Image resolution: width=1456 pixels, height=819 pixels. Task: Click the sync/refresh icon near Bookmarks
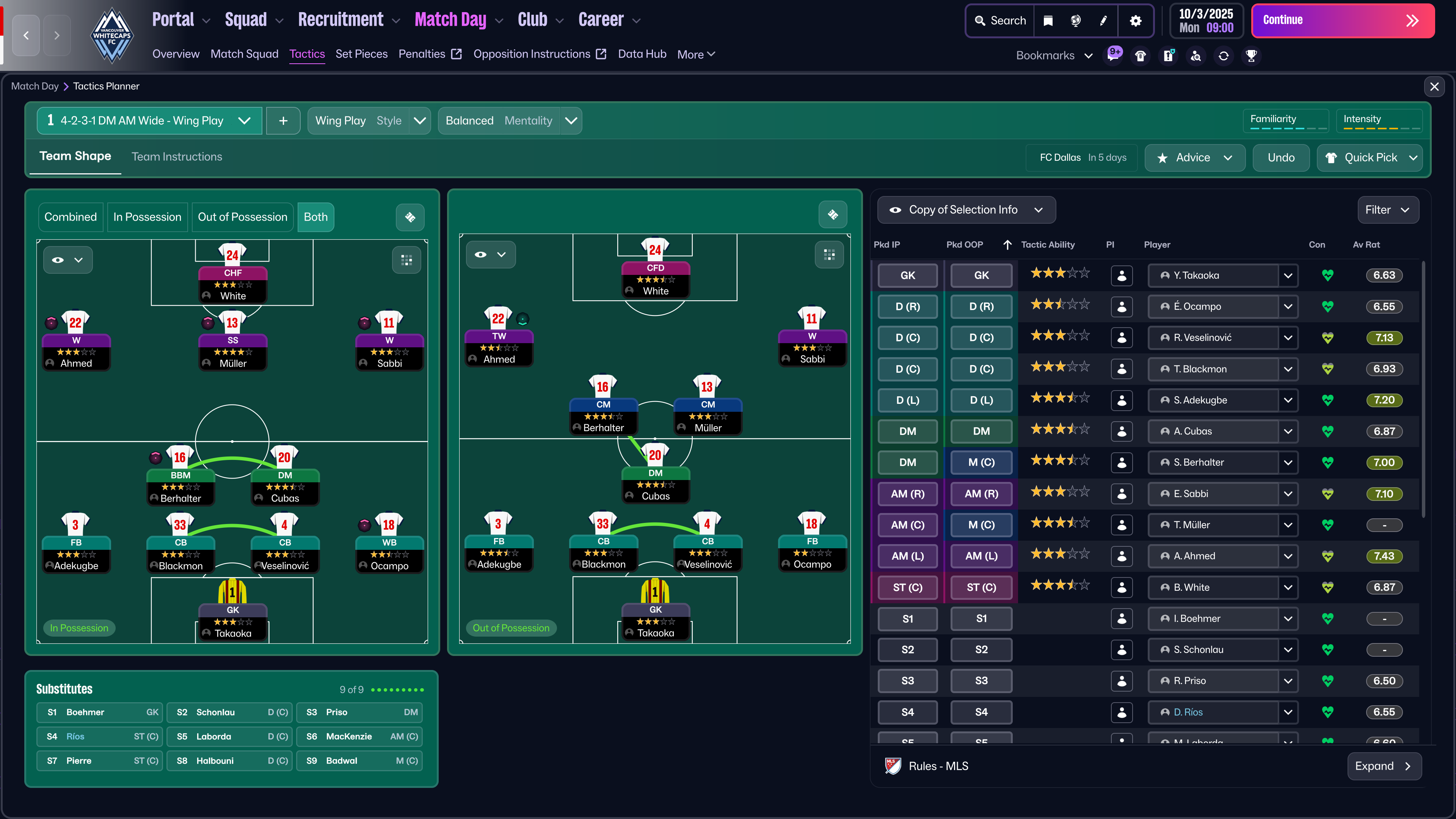pos(1224,55)
